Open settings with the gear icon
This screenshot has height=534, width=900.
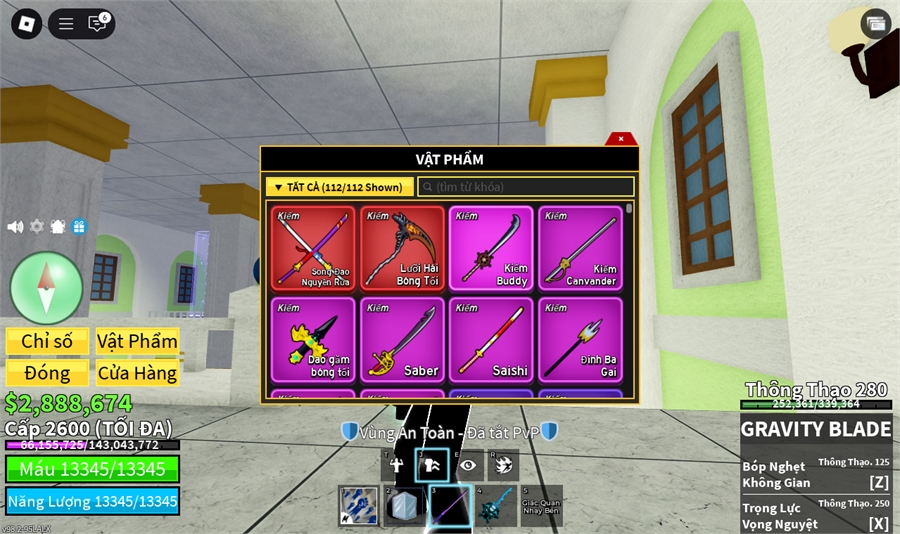(x=37, y=227)
